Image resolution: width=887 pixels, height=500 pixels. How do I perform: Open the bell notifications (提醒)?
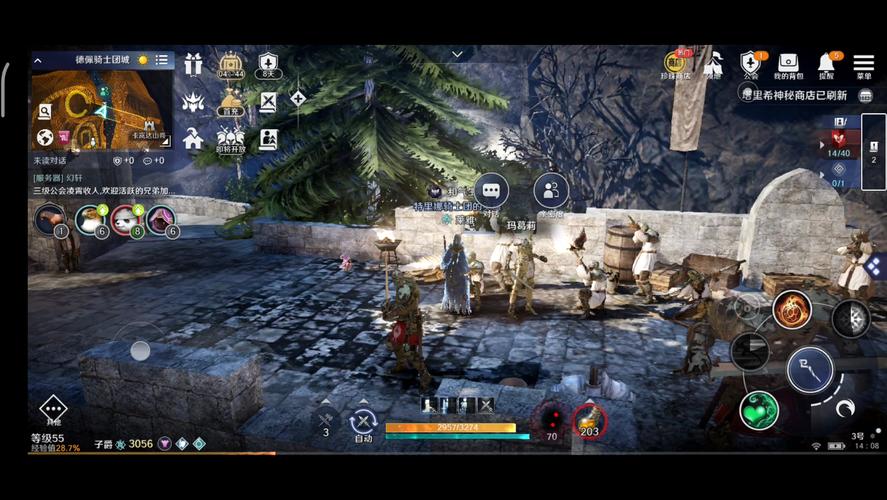pyautogui.click(x=826, y=65)
